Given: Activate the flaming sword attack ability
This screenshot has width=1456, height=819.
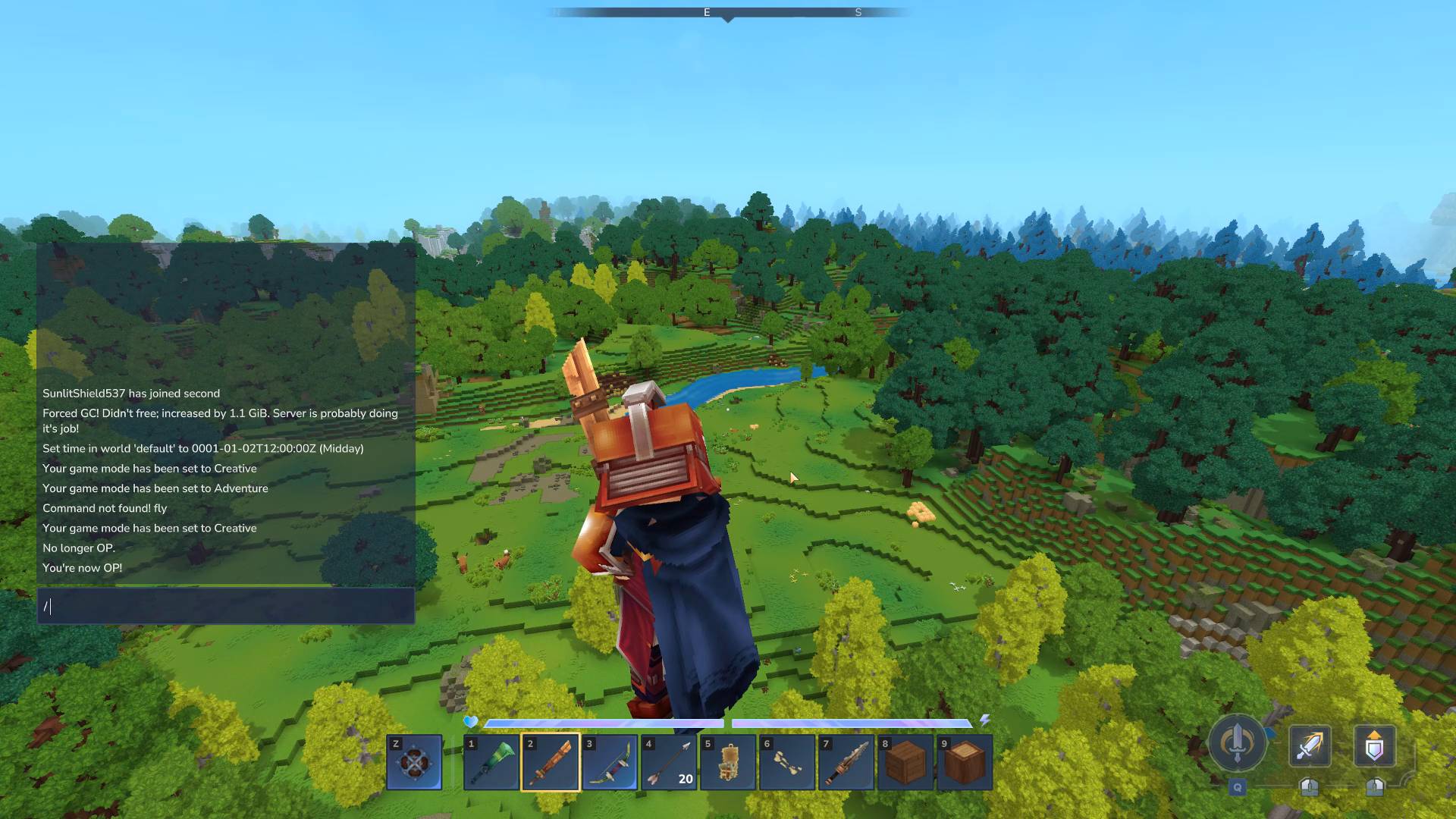Looking at the screenshot, I should click(1310, 747).
